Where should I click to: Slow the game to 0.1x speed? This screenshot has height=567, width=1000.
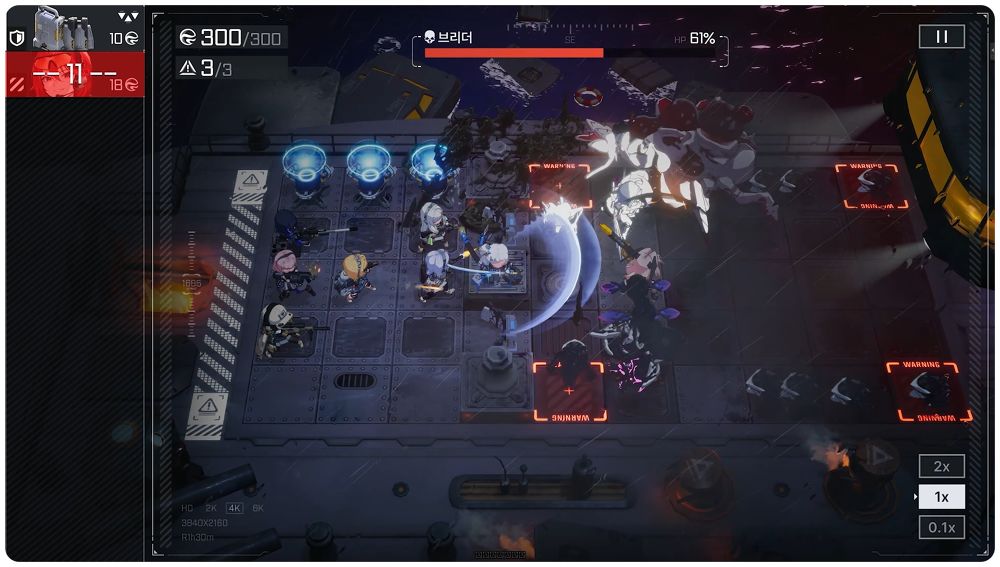(x=941, y=527)
